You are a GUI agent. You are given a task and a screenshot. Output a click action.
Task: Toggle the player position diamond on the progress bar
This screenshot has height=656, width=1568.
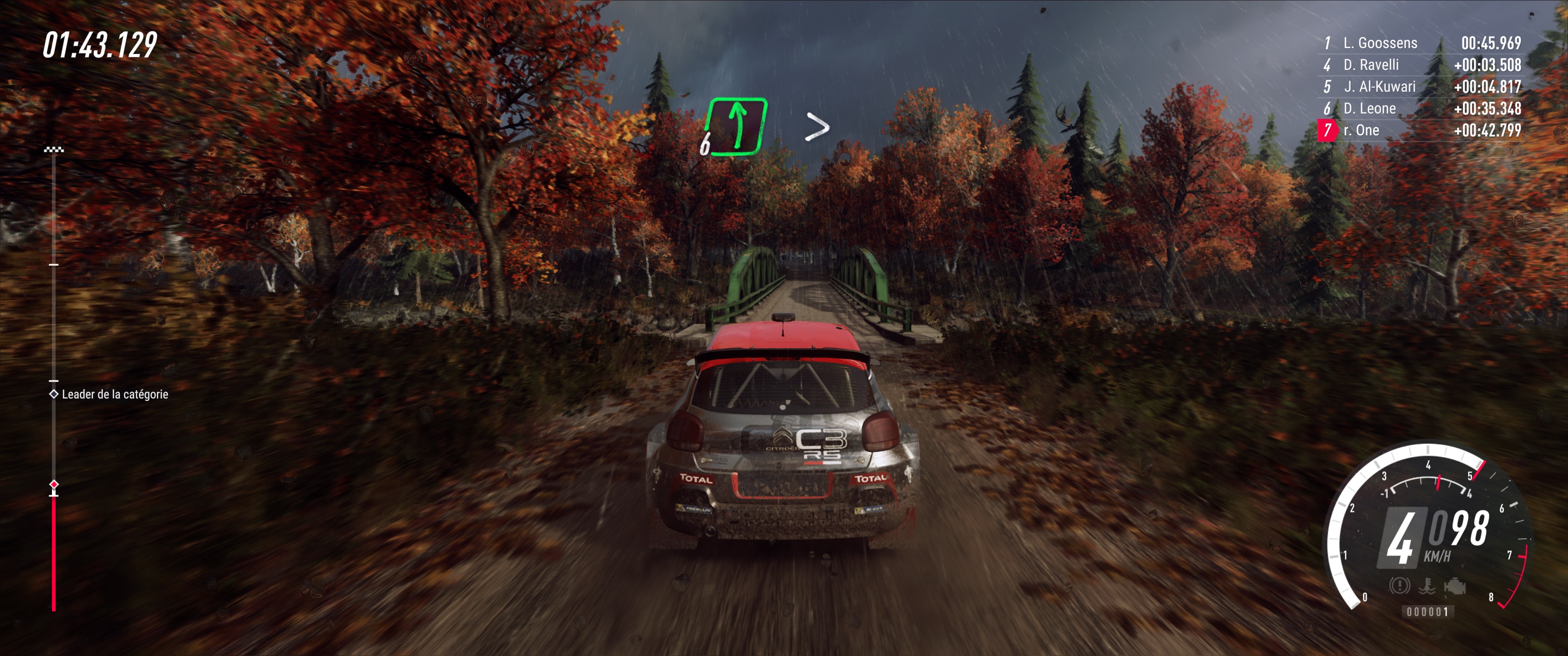click(54, 485)
